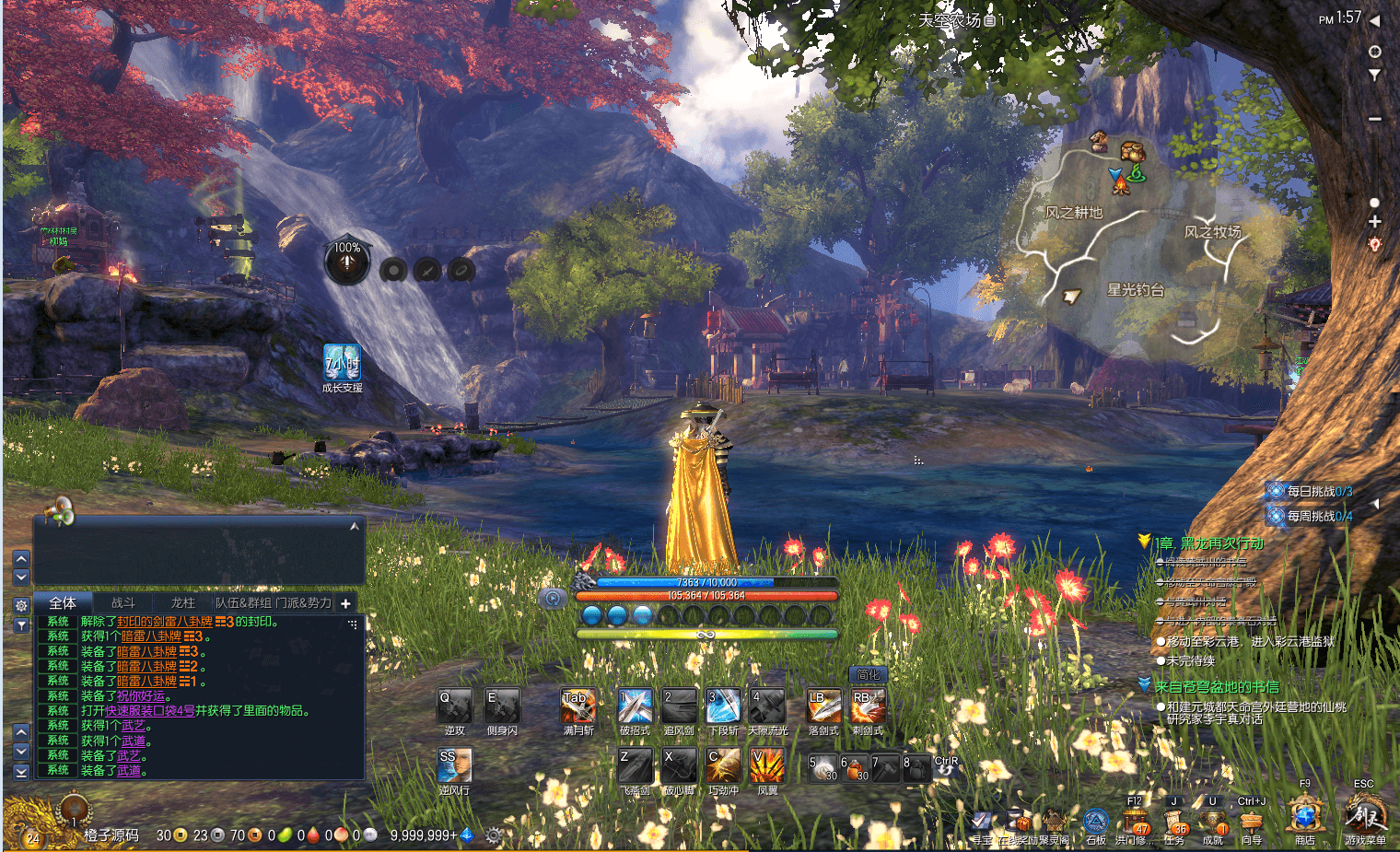1400x852 pixels.
Task: Open chat settings gear icon
Action: click(21, 605)
